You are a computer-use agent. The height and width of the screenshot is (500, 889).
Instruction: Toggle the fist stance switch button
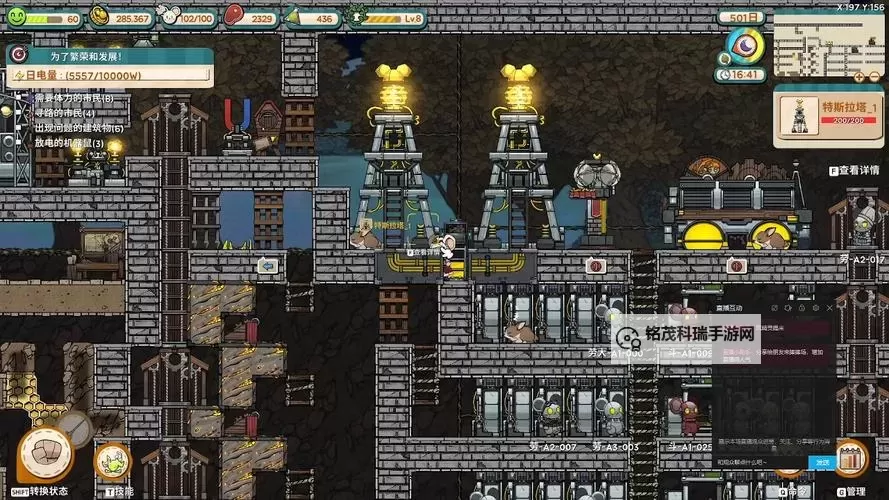coord(44,455)
